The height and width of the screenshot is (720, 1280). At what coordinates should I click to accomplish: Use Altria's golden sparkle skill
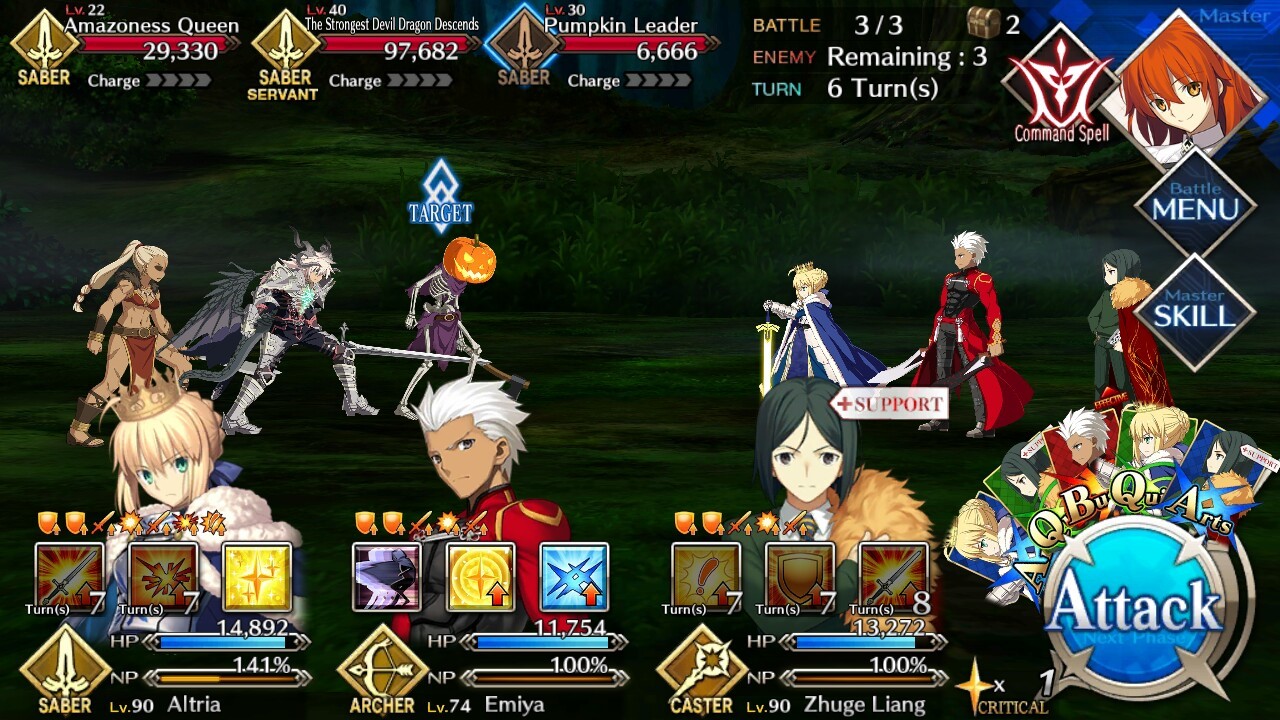(257, 577)
